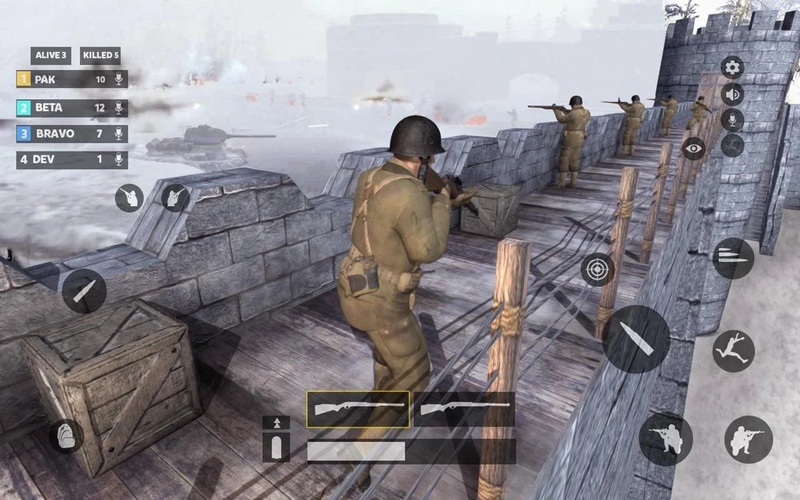The image size is (800, 500).
Task: Toggle BRAVO's microphone icon
Action: coord(119,133)
